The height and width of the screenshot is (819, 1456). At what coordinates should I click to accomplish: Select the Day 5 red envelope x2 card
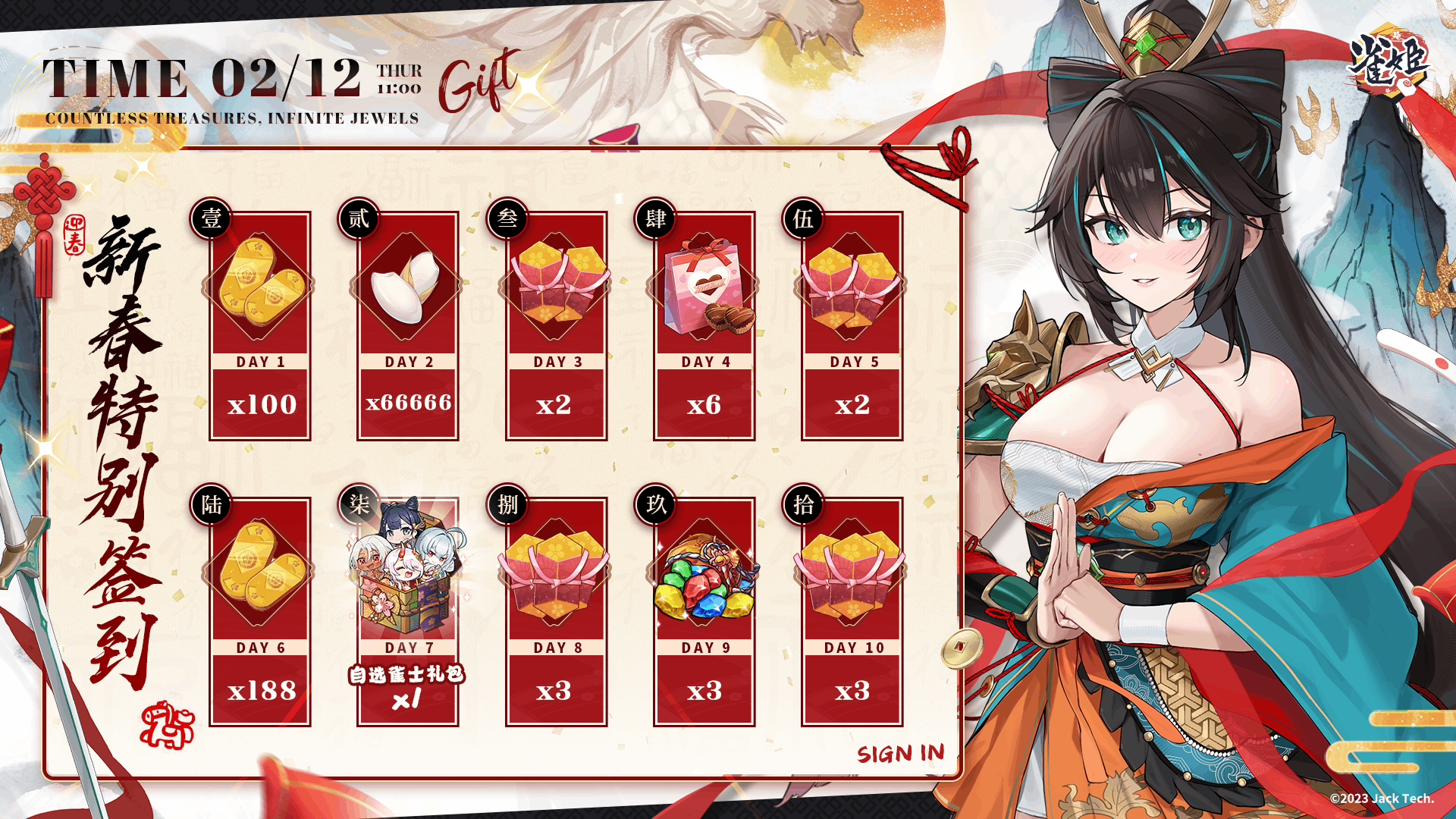point(852,326)
